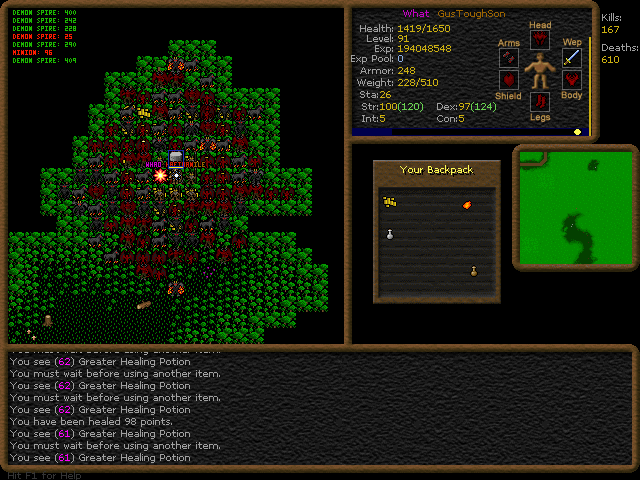Image resolution: width=640 pixels, height=480 pixels.
Task: Choose the Body armor slot
Action: pos(572,80)
